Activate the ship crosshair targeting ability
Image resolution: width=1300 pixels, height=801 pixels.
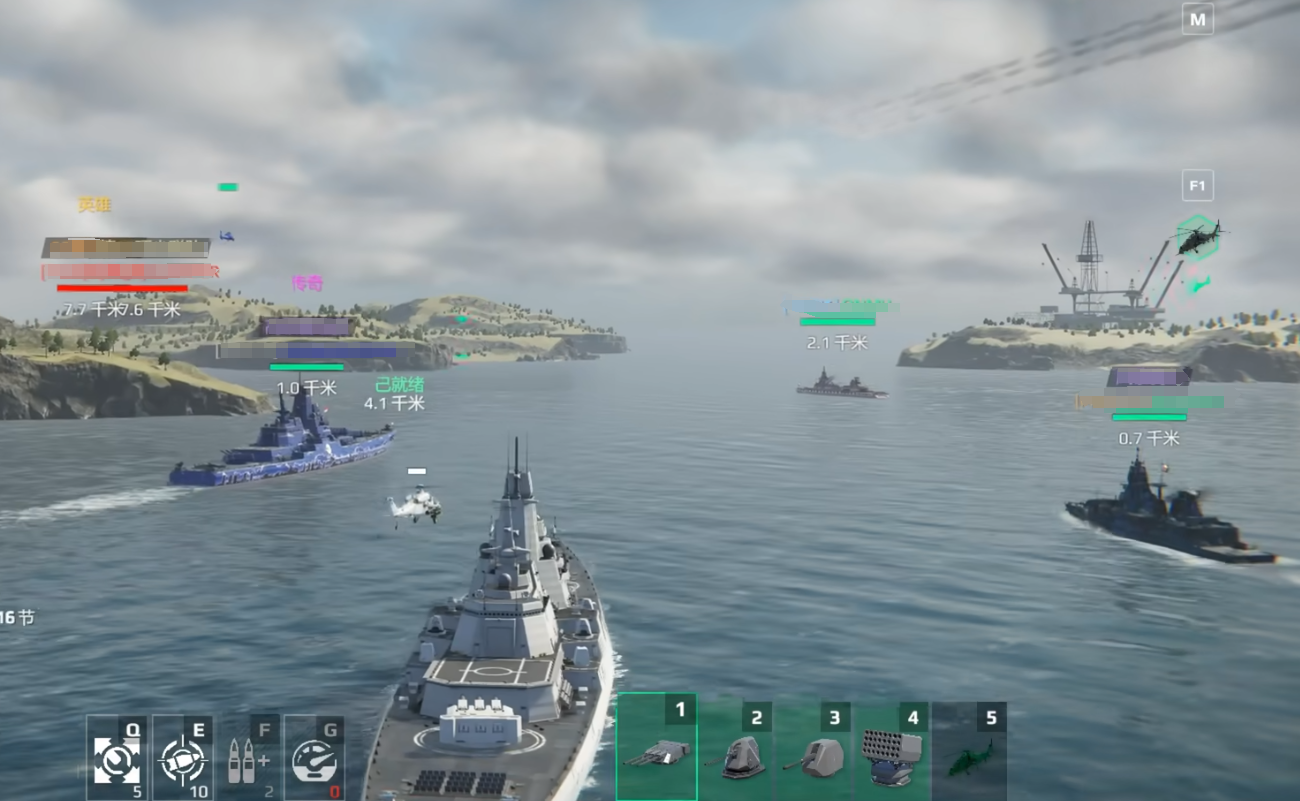[x=182, y=758]
